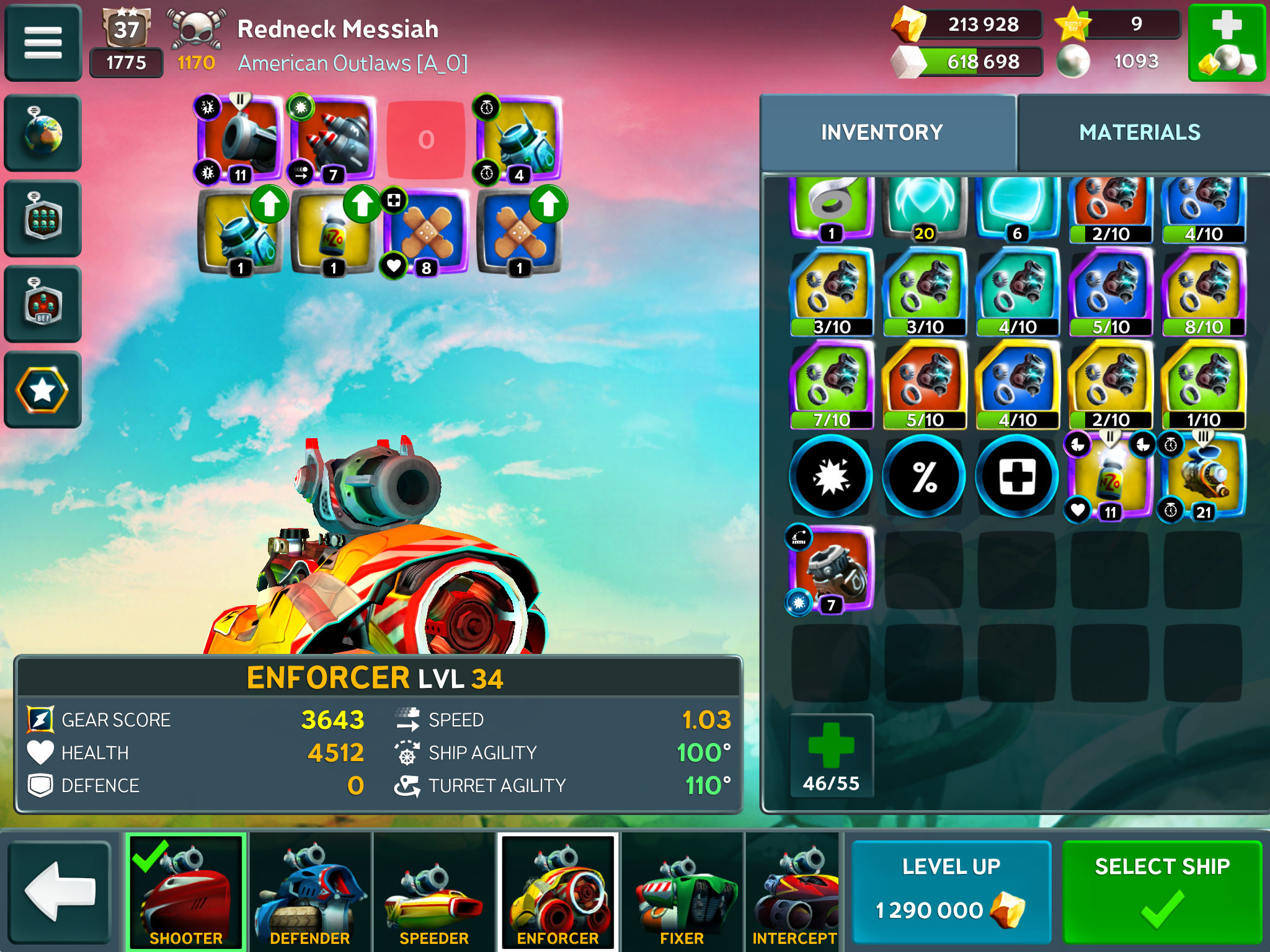Go back with the white arrow button
This screenshot has height=952, width=1270.
(60, 891)
